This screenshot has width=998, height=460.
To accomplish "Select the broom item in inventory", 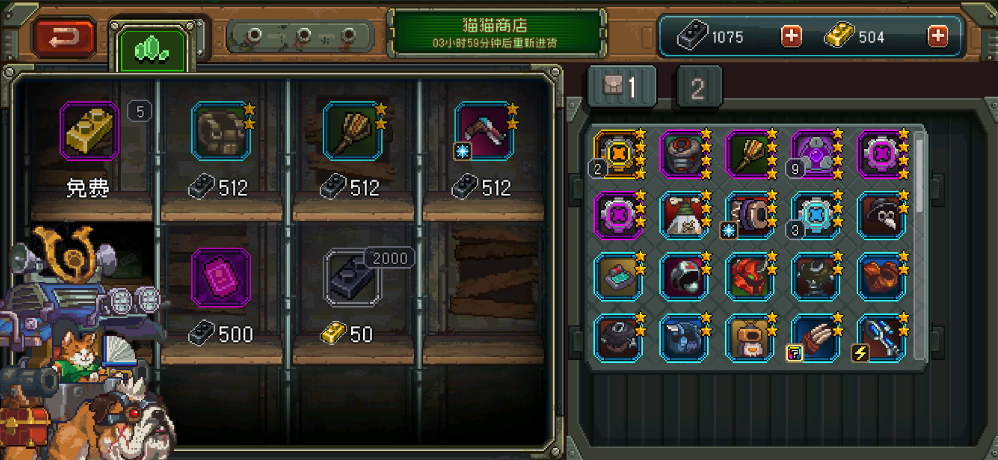I will tap(750, 154).
